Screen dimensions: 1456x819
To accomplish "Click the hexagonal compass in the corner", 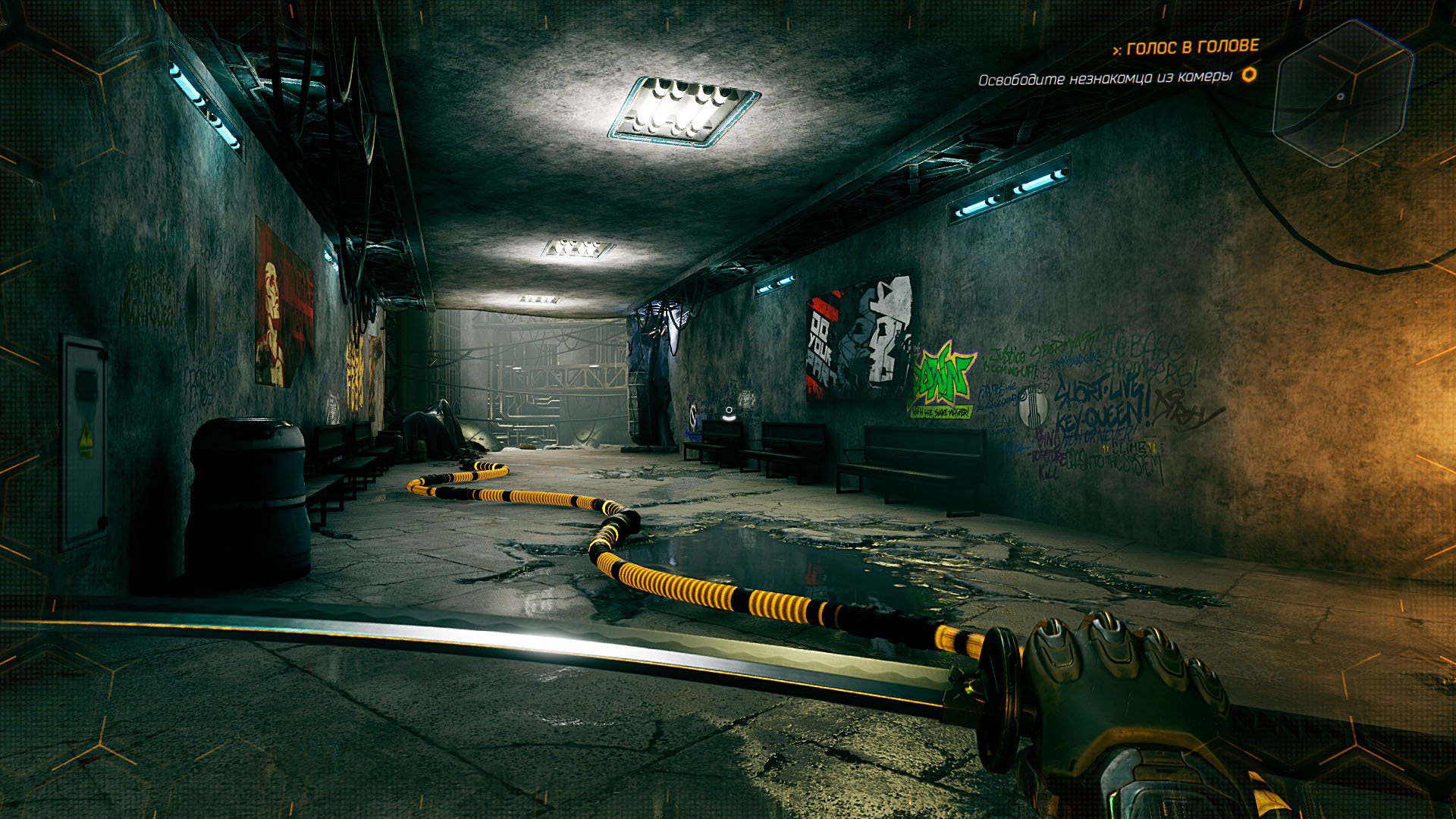I will pyautogui.click(x=1342, y=94).
